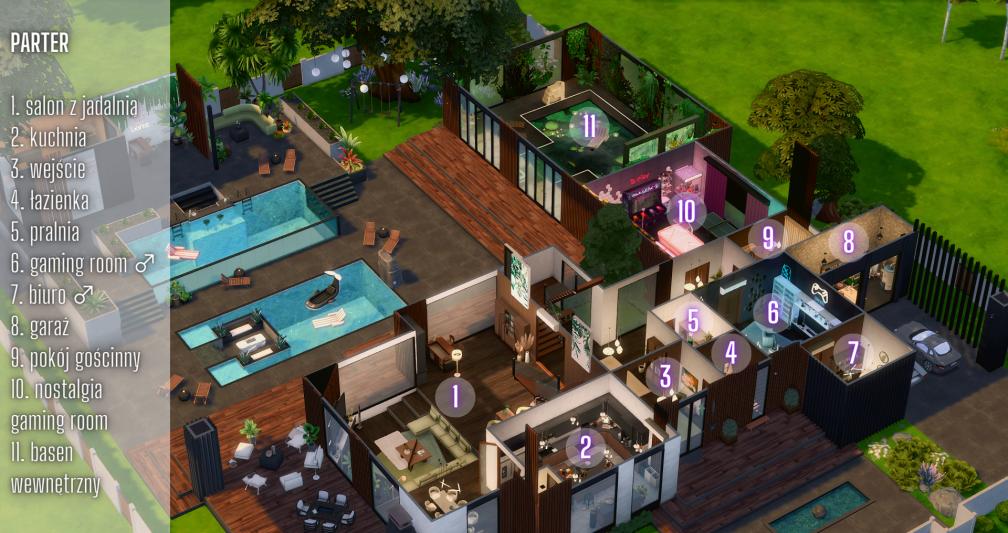Click the kitchen marker numbered 2

[x=585, y=447]
